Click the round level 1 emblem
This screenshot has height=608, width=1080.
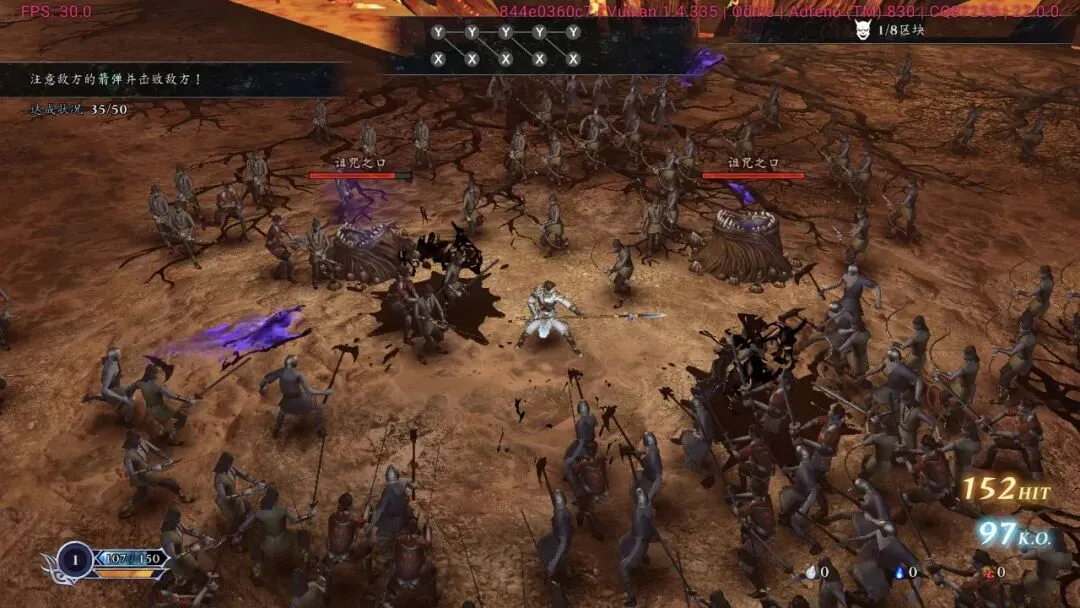click(x=76, y=559)
